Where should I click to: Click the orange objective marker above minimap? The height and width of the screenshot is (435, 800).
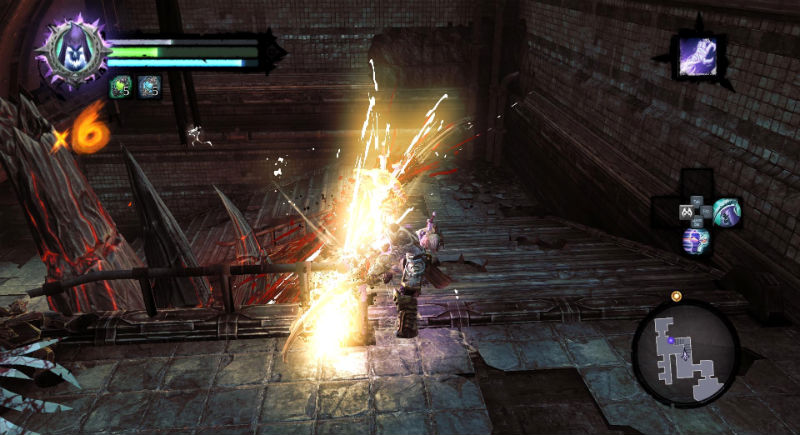pos(676,296)
